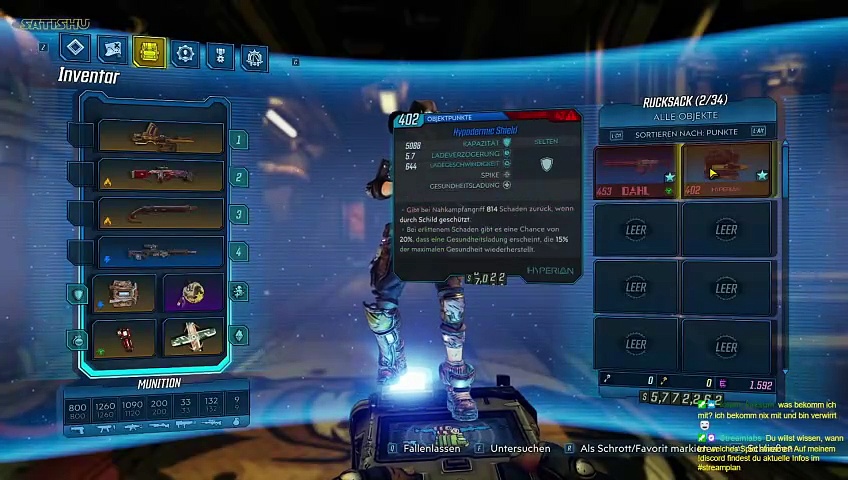Select the equipped red grenade mod
This screenshot has height=480, width=848.
pos(125,337)
